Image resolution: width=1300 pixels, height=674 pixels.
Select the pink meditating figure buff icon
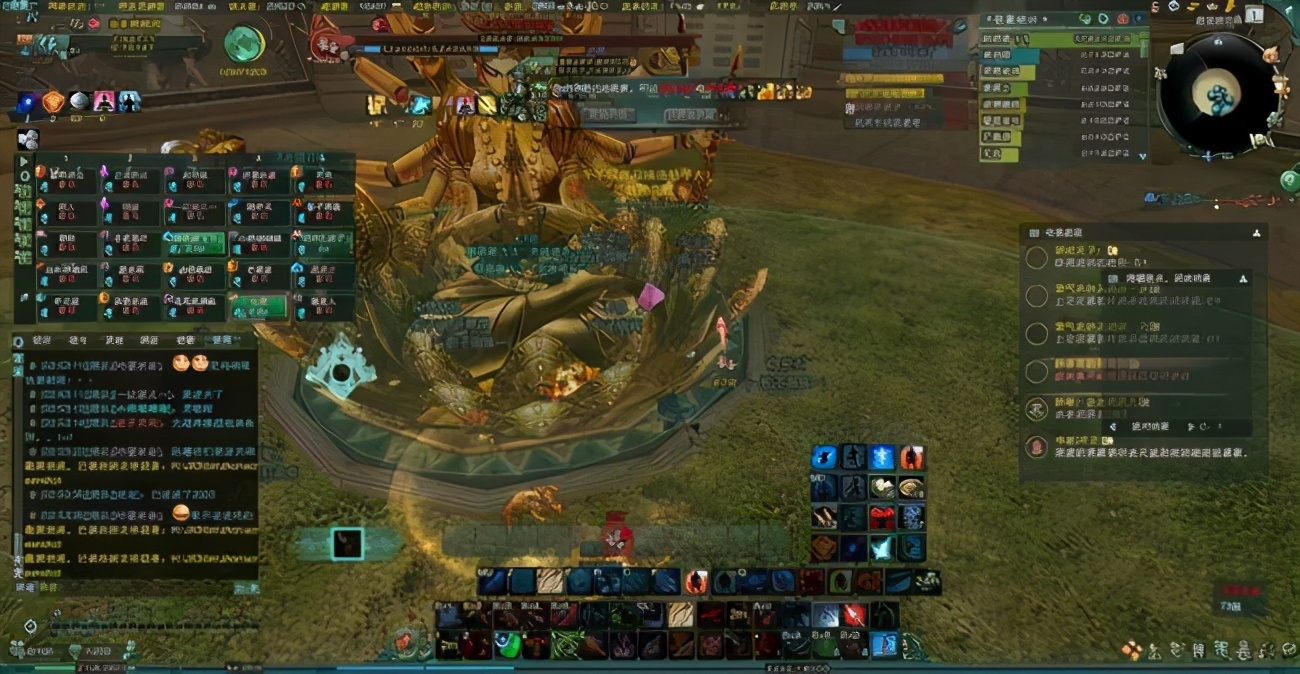point(104,101)
